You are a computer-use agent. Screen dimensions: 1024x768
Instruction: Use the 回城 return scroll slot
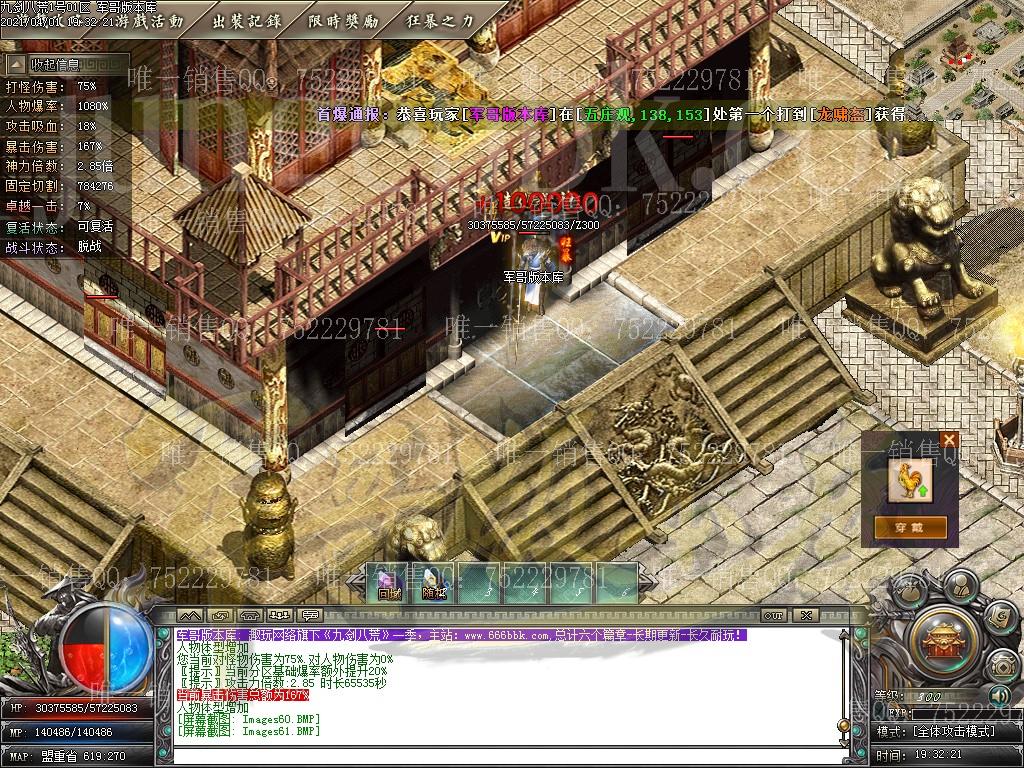(x=388, y=582)
